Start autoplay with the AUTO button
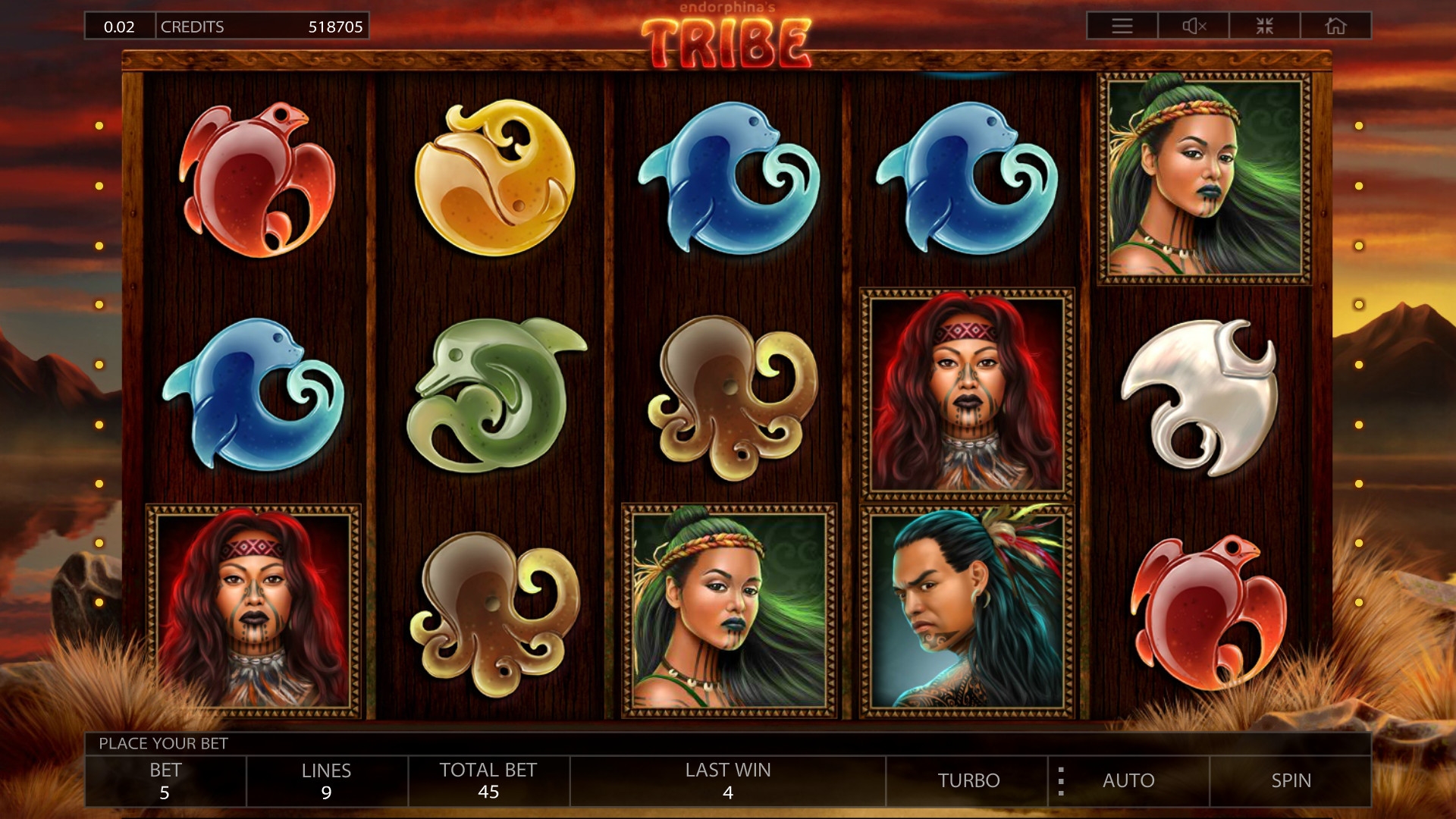 (x=1128, y=780)
